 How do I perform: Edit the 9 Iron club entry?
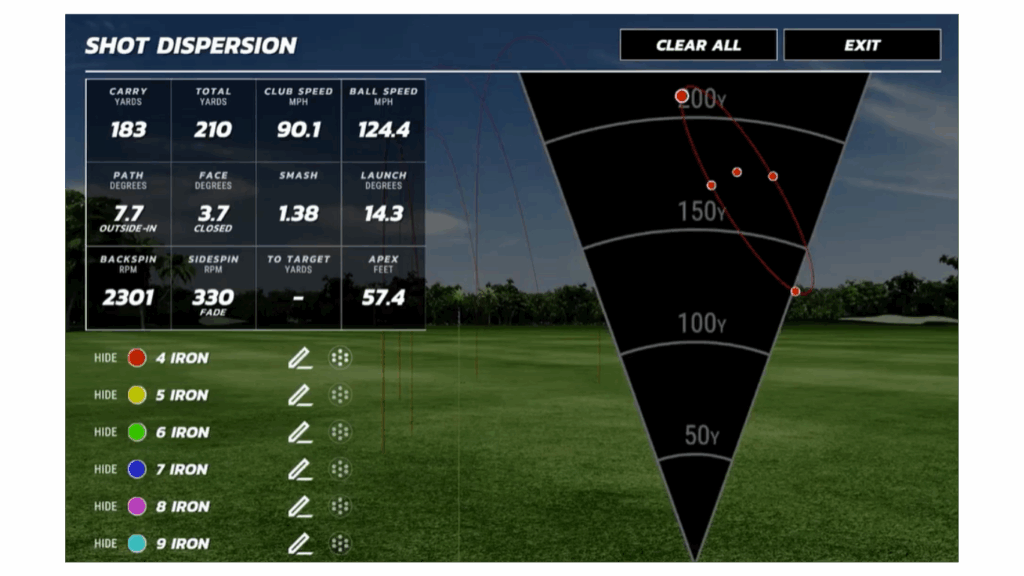click(299, 543)
